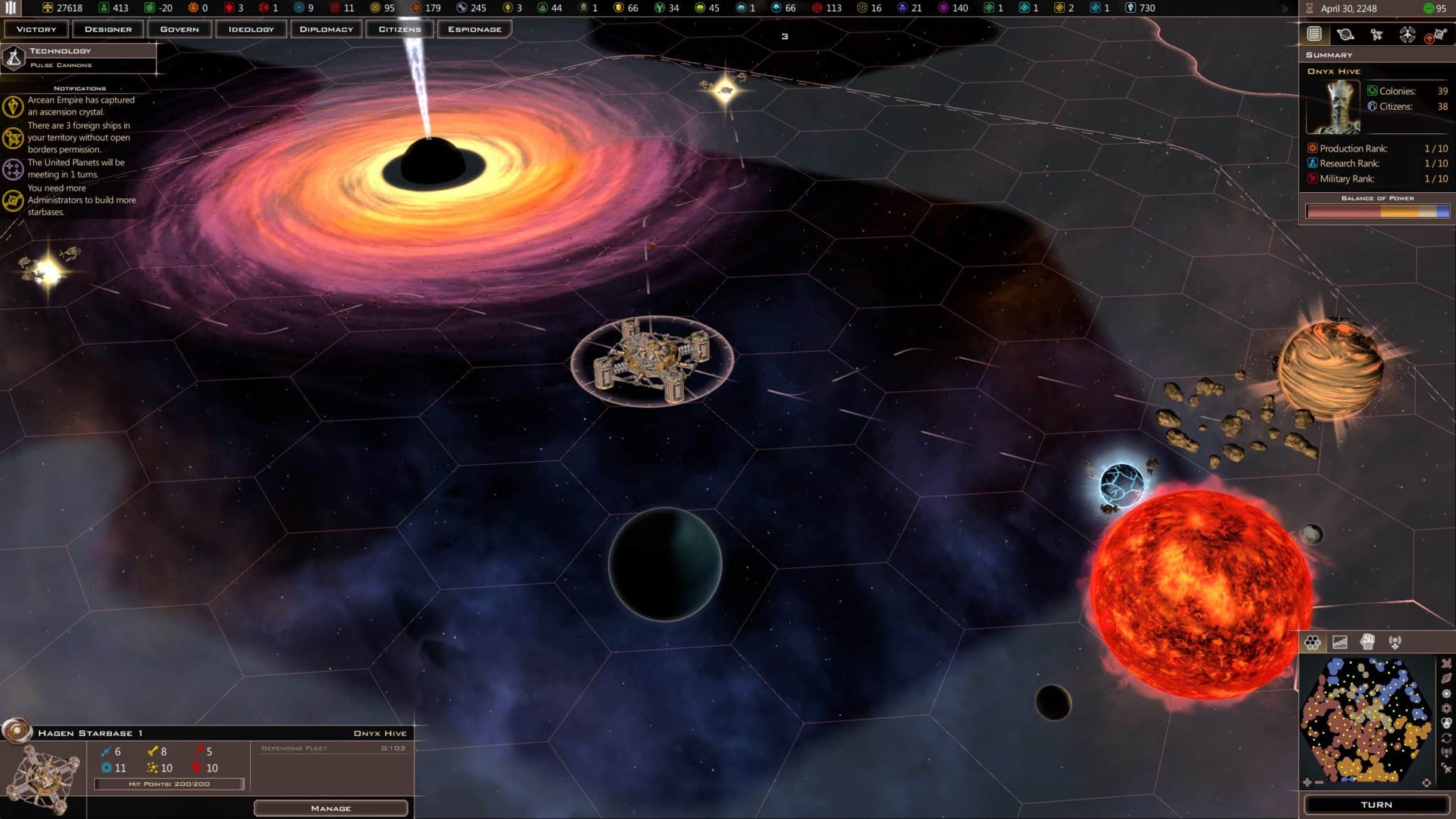Viewport: 1456px width, 819px height.
Task: Open the minimap hex view tab
Action: point(1313,641)
